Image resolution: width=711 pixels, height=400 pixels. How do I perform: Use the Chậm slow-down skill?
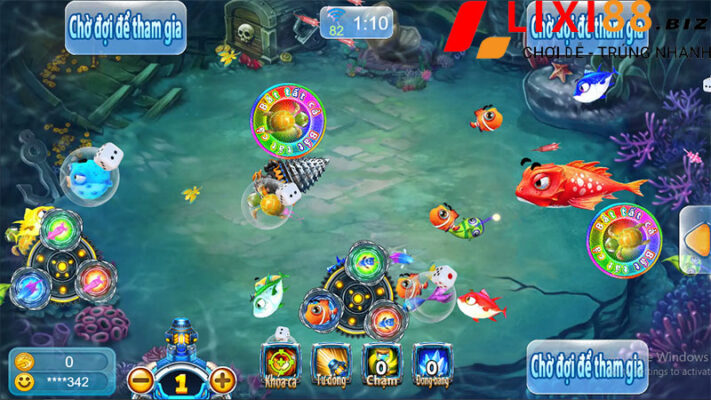coord(380,363)
